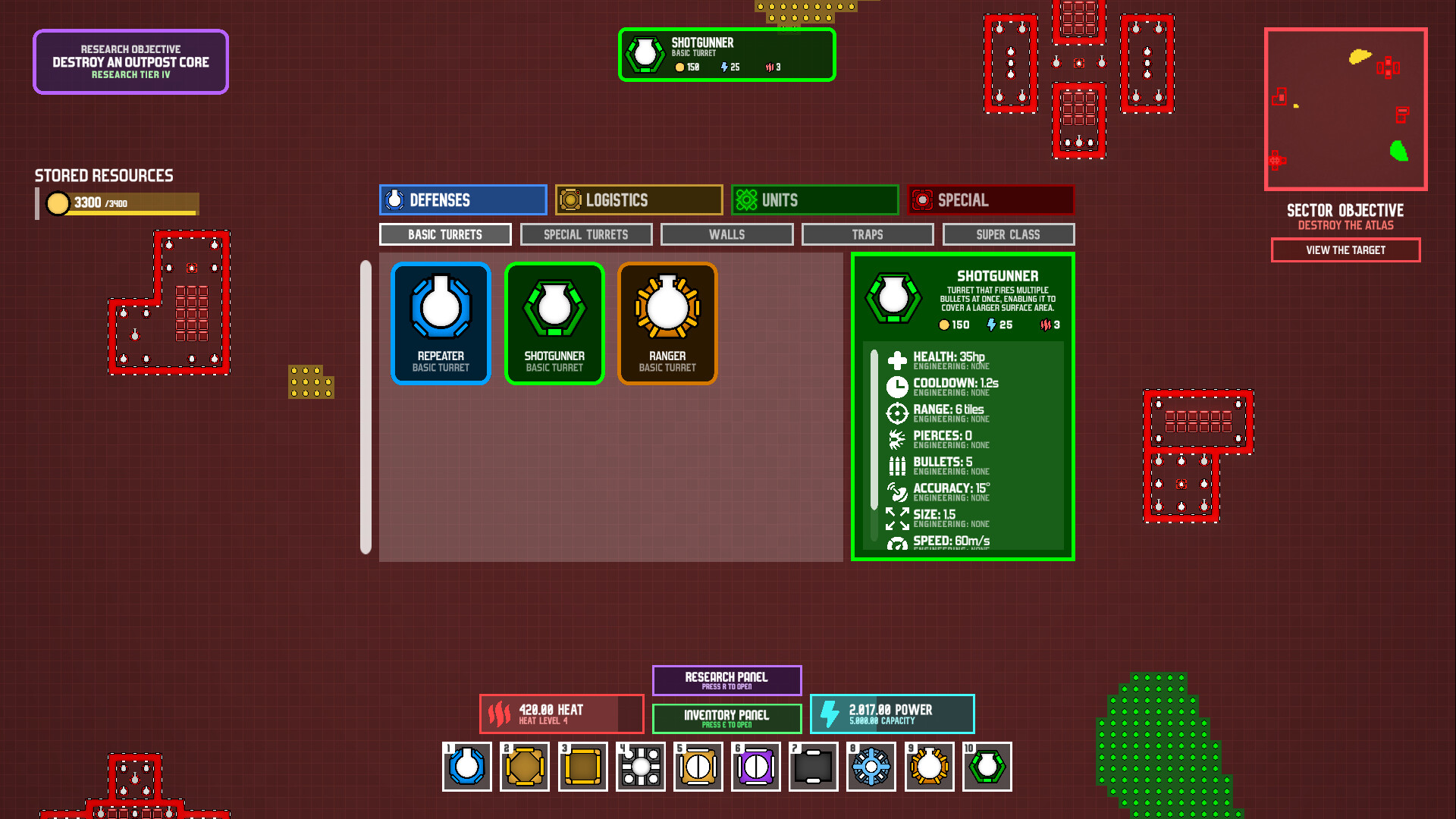Select the Traps tab
This screenshot has height=819, width=1456.
[867, 234]
